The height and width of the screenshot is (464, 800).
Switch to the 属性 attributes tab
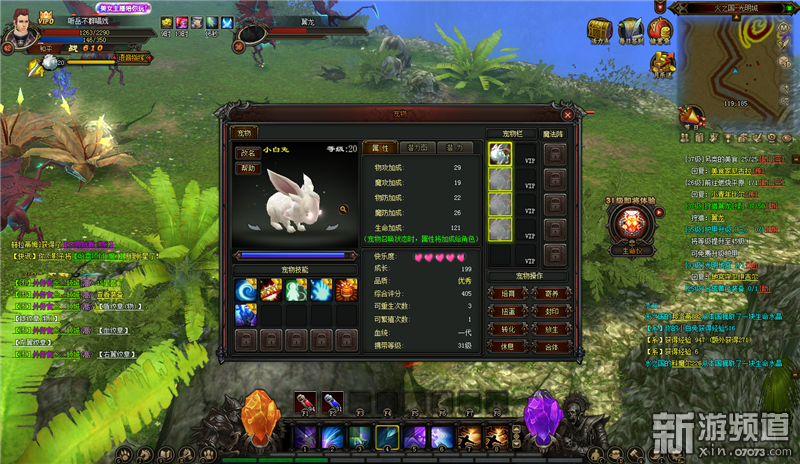pyautogui.click(x=381, y=147)
